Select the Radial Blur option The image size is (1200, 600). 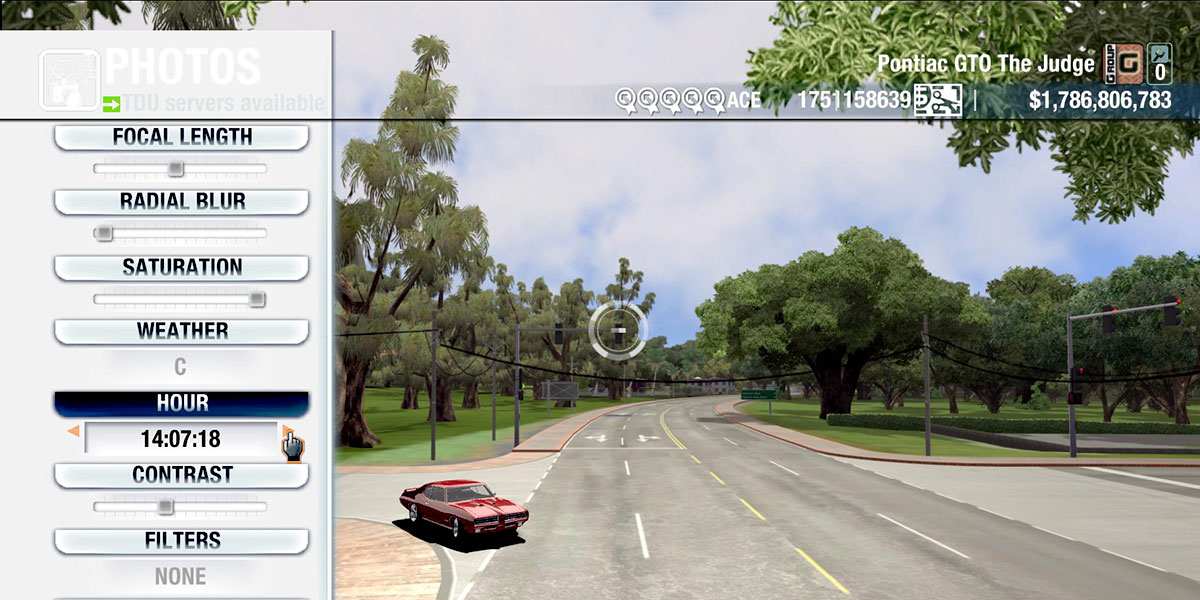(x=181, y=201)
